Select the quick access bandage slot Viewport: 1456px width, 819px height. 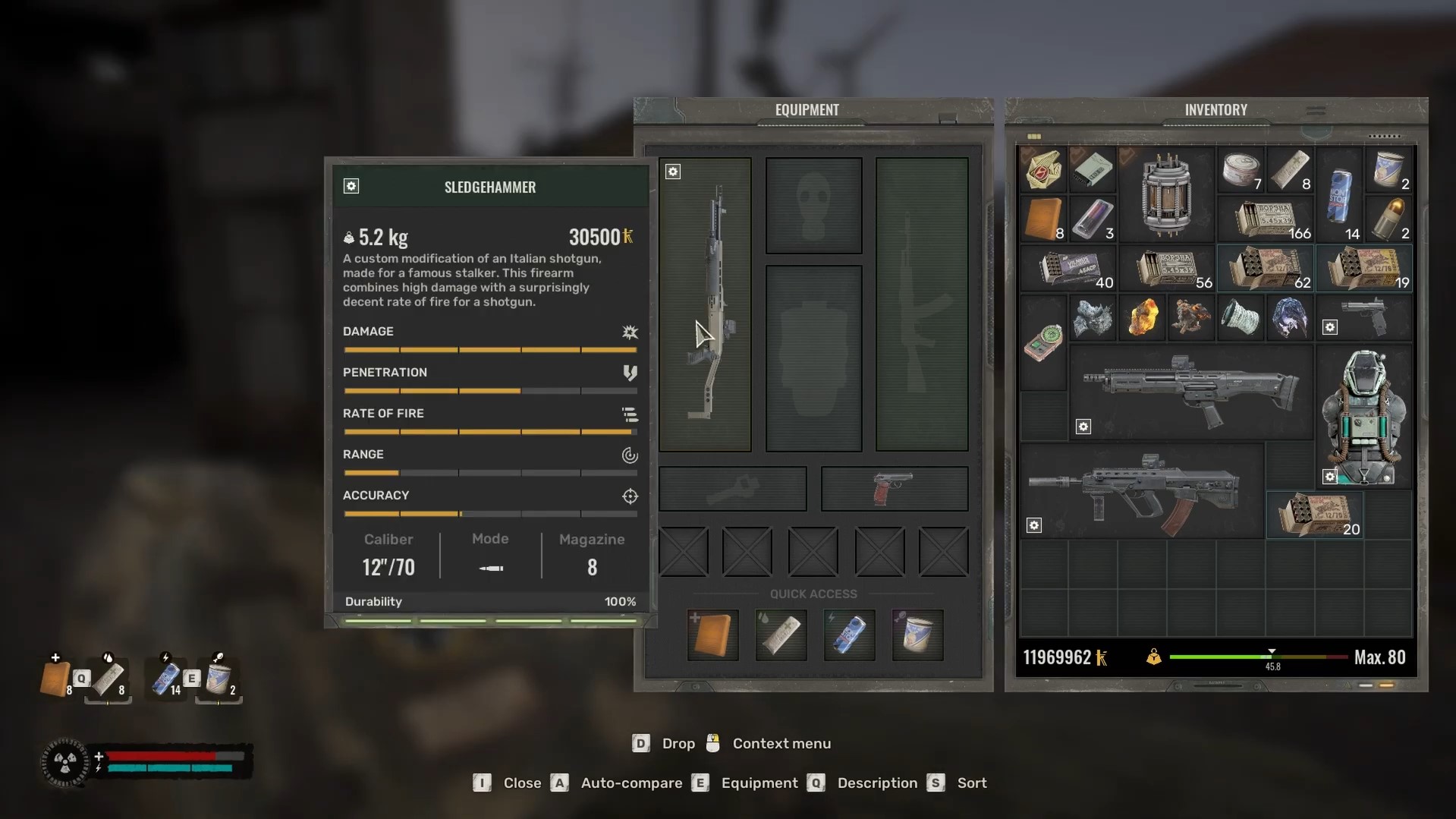(781, 635)
